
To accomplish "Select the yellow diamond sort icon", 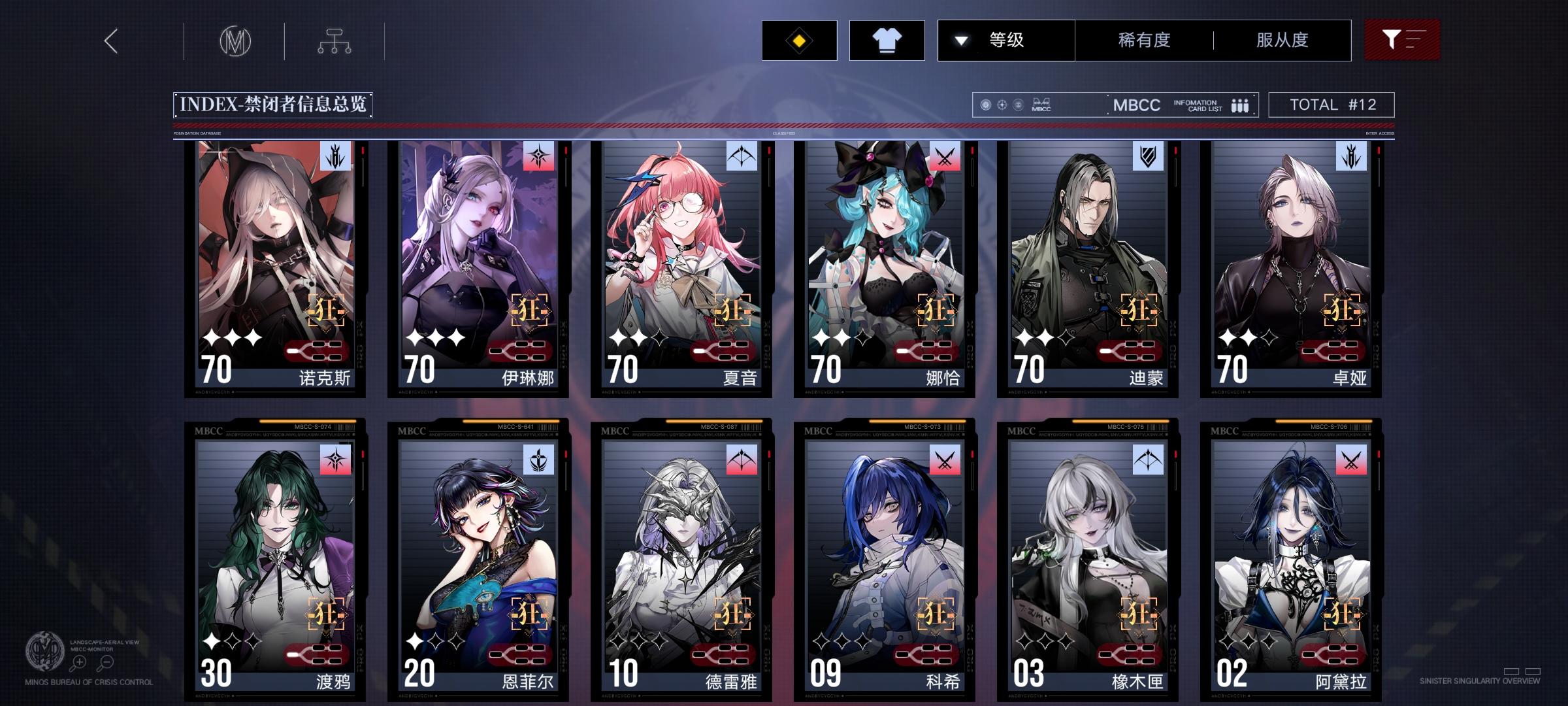I will [x=800, y=40].
